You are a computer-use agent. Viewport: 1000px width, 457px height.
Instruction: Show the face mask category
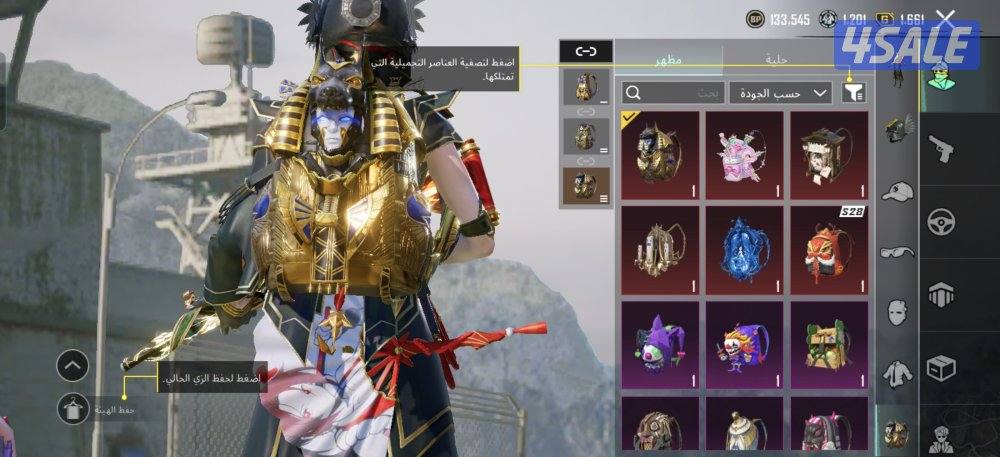[x=897, y=312]
